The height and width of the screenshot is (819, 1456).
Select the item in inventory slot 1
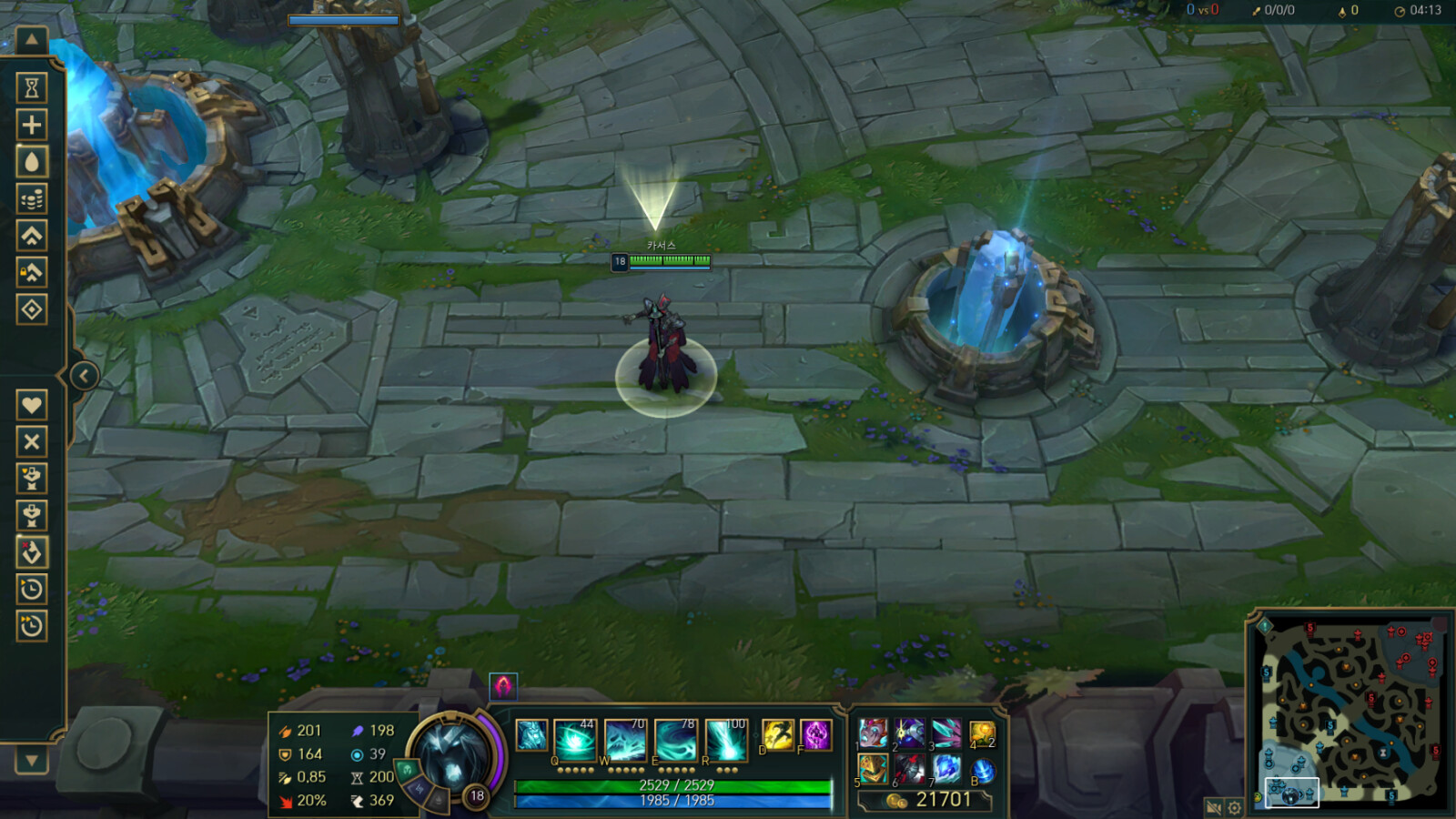874,733
